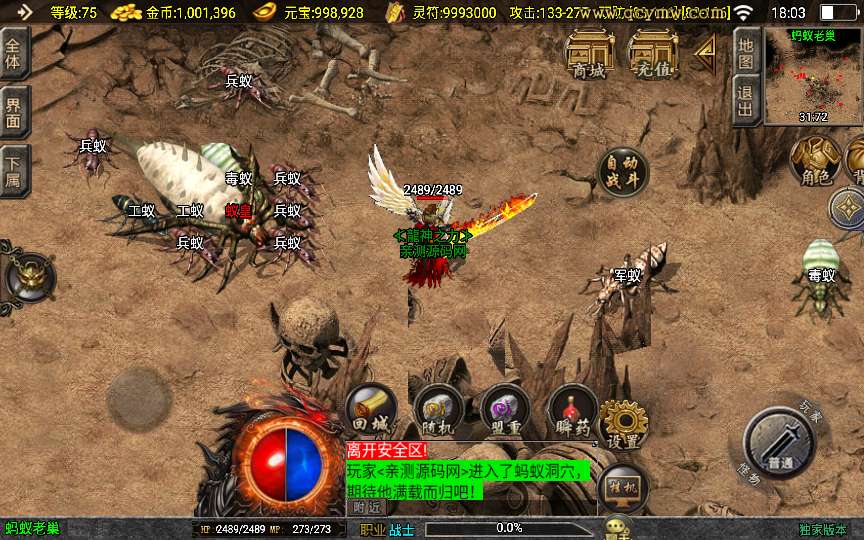Select the 下属 subordinates tab
Screen dimensions: 864x540
(x=14, y=171)
